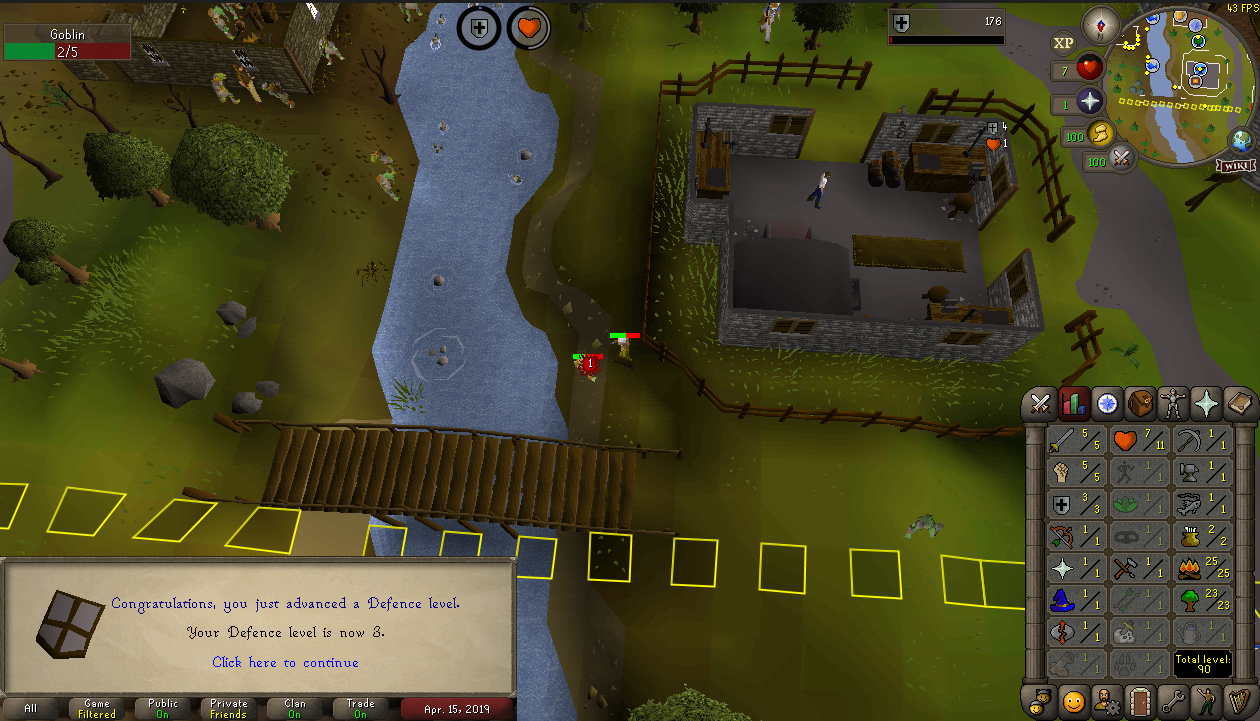This screenshot has height=721, width=1260.
Task: Select the Trade chat filter
Action: [x=360, y=708]
